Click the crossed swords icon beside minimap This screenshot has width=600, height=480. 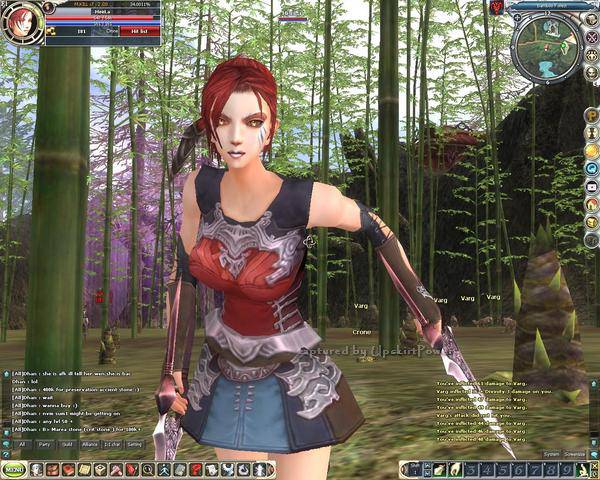(x=589, y=34)
